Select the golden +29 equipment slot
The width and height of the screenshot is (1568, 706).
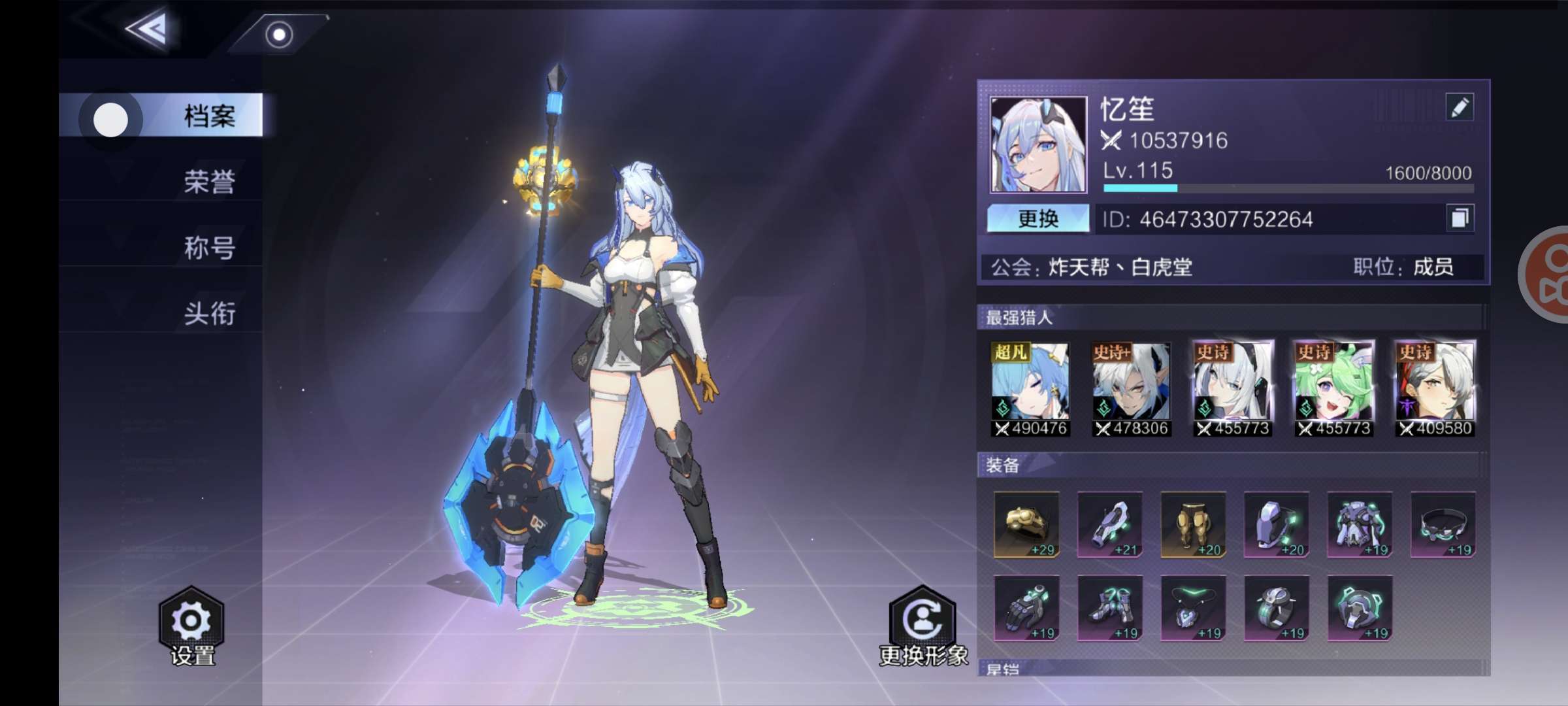pos(1026,524)
